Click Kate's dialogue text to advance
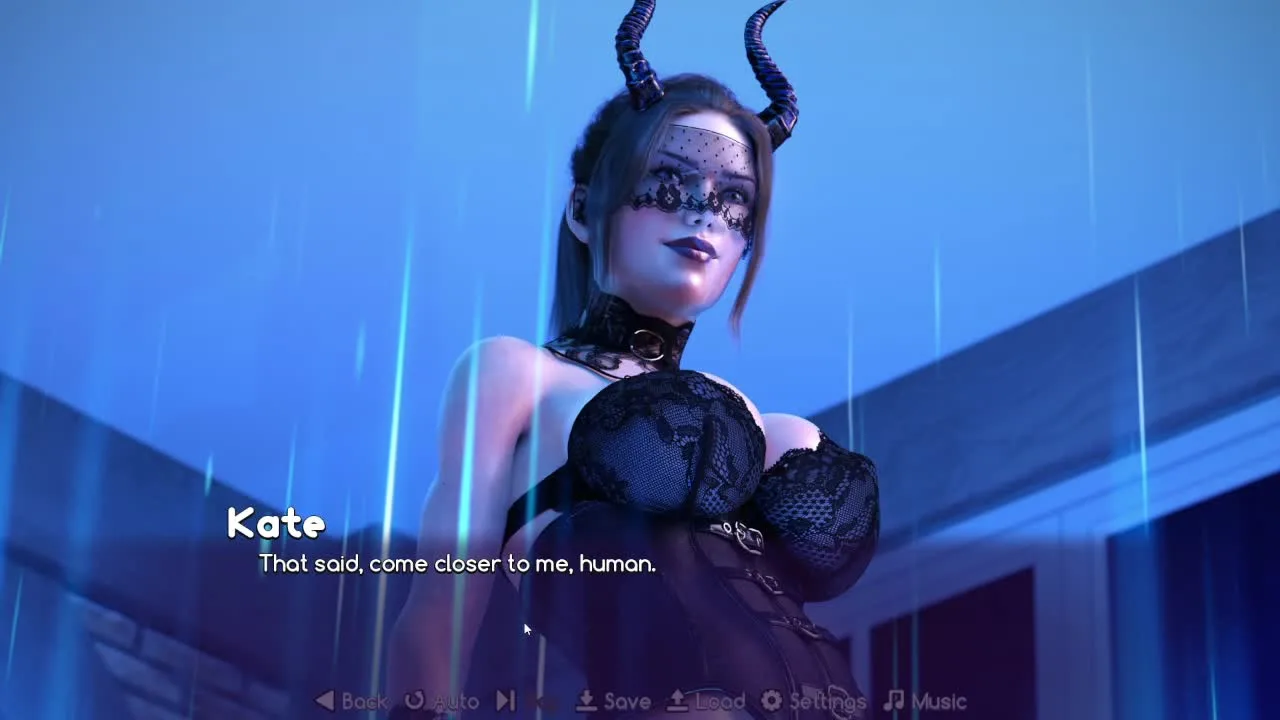Screen dimensions: 1280x720 (x=456, y=563)
